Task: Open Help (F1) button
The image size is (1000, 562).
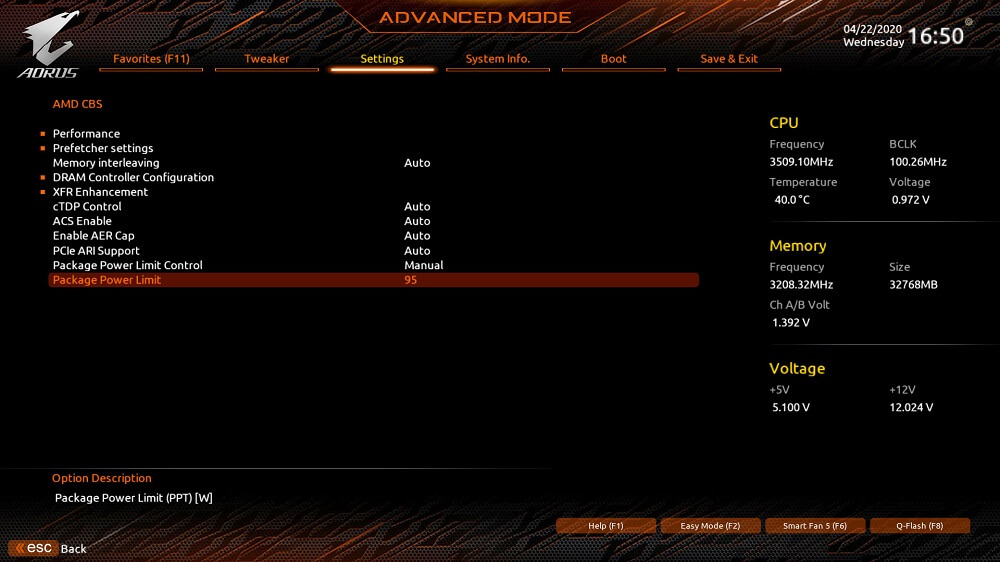Action: tap(606, 526)
